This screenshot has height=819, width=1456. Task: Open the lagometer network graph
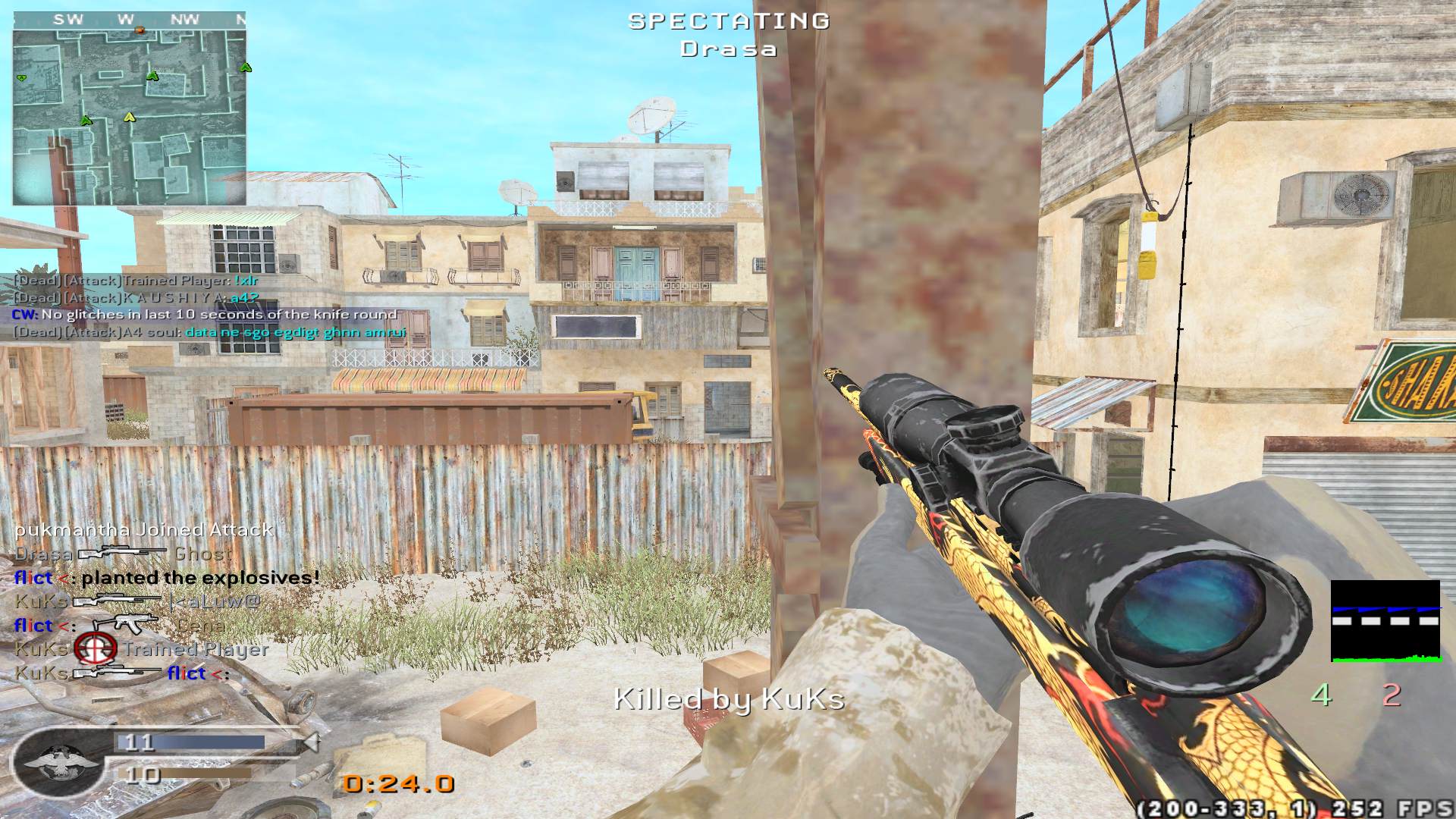click(1385, 622)
